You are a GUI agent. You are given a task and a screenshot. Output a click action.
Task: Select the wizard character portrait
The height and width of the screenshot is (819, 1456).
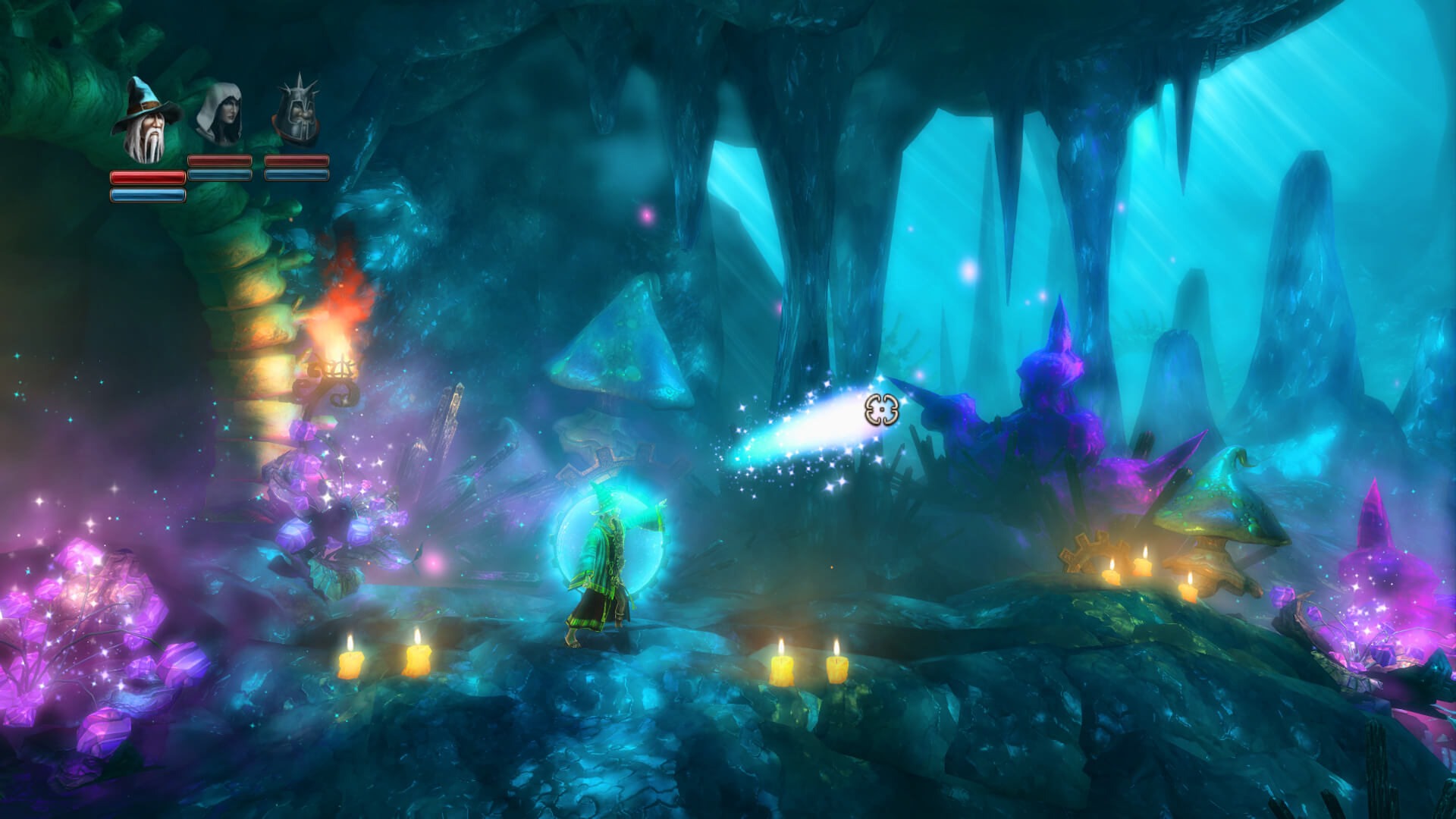tap(146, 121)
